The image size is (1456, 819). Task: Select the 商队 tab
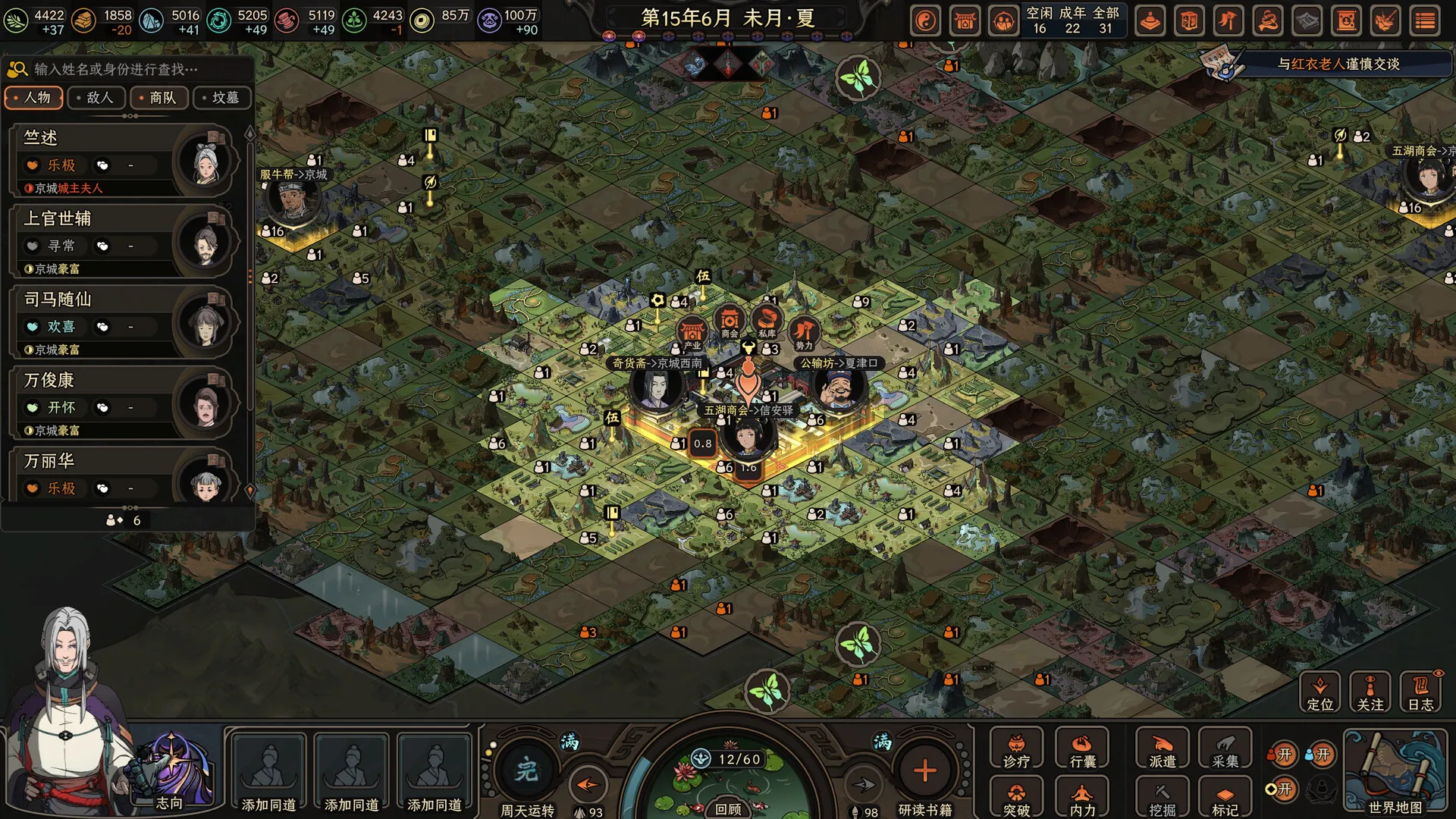pos(159,98)
